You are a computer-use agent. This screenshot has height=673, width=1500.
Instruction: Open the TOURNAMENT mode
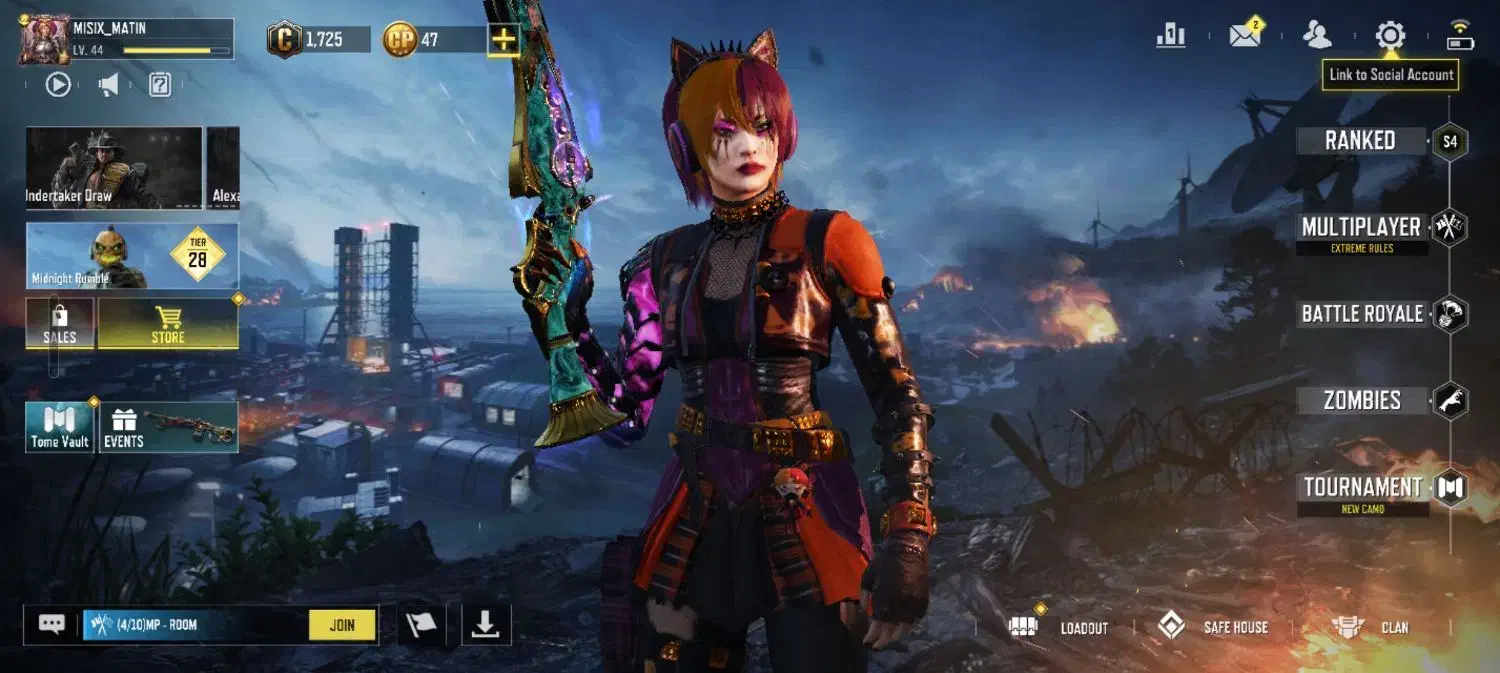pyautogui.click(x=1362, y=488)
